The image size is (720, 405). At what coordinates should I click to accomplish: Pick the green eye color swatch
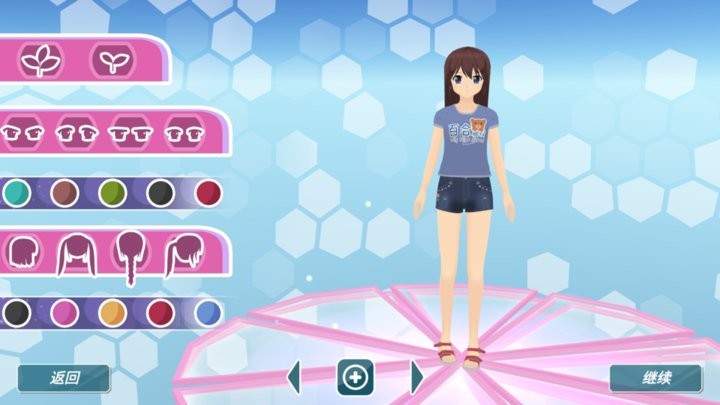pyautogui.click(x=112, y=192)
